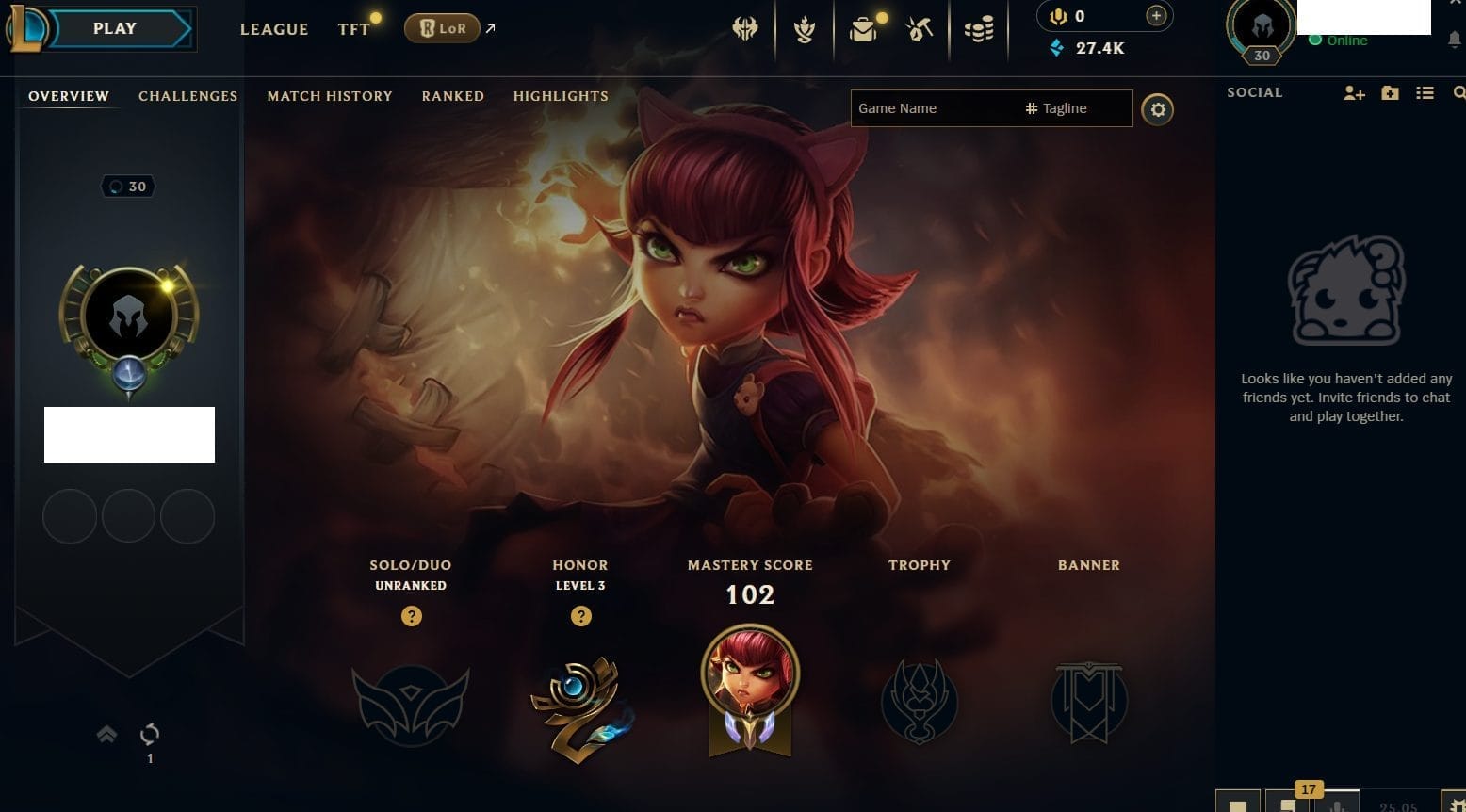Screen dimensions: 1466x812
Task: Switch to the TFT section
Action: tap(354, 29)
